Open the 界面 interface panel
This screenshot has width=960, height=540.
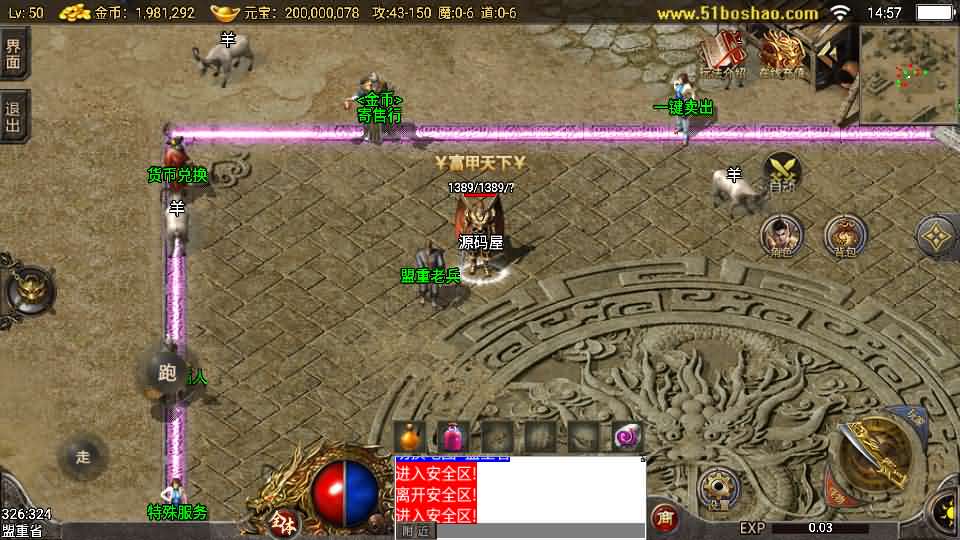[13, 53]
